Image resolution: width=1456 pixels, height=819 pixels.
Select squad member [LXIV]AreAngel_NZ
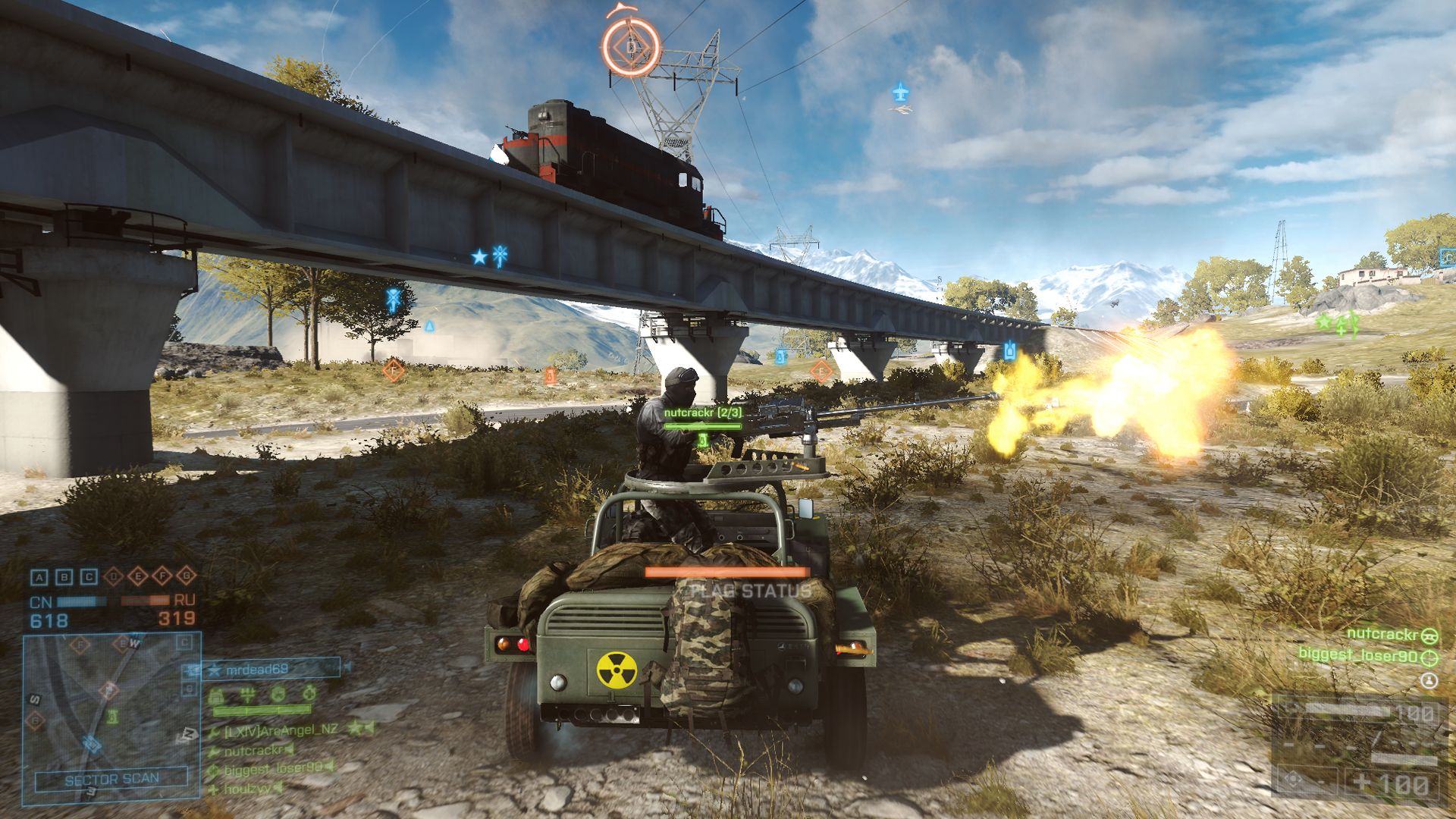pos(281,730)
